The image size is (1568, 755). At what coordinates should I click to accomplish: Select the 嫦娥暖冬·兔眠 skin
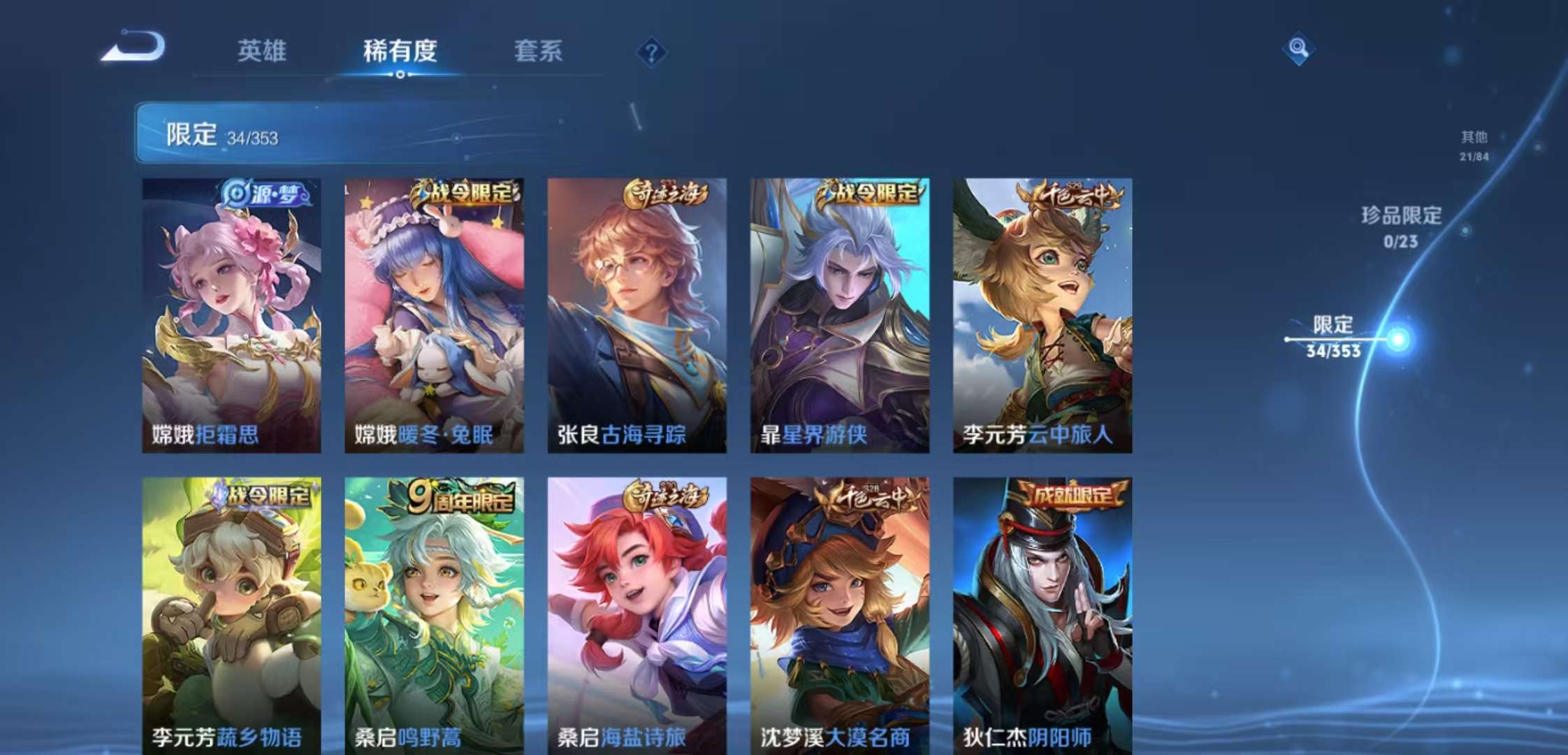pyautogui.click(x=433, y=315)
